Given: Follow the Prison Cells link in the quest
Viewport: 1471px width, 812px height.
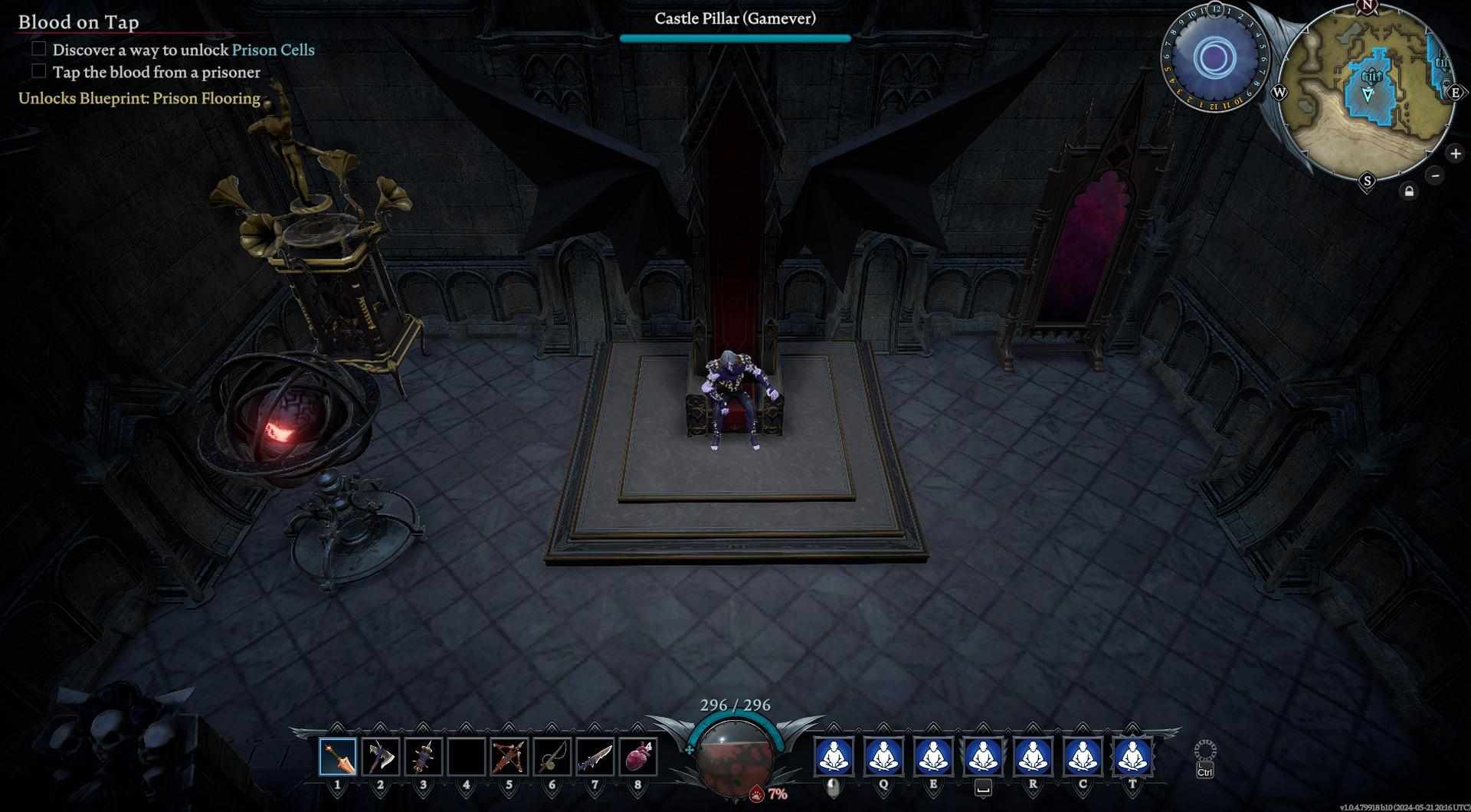Looking at the screenshot, I should click(x=273, y=50).
